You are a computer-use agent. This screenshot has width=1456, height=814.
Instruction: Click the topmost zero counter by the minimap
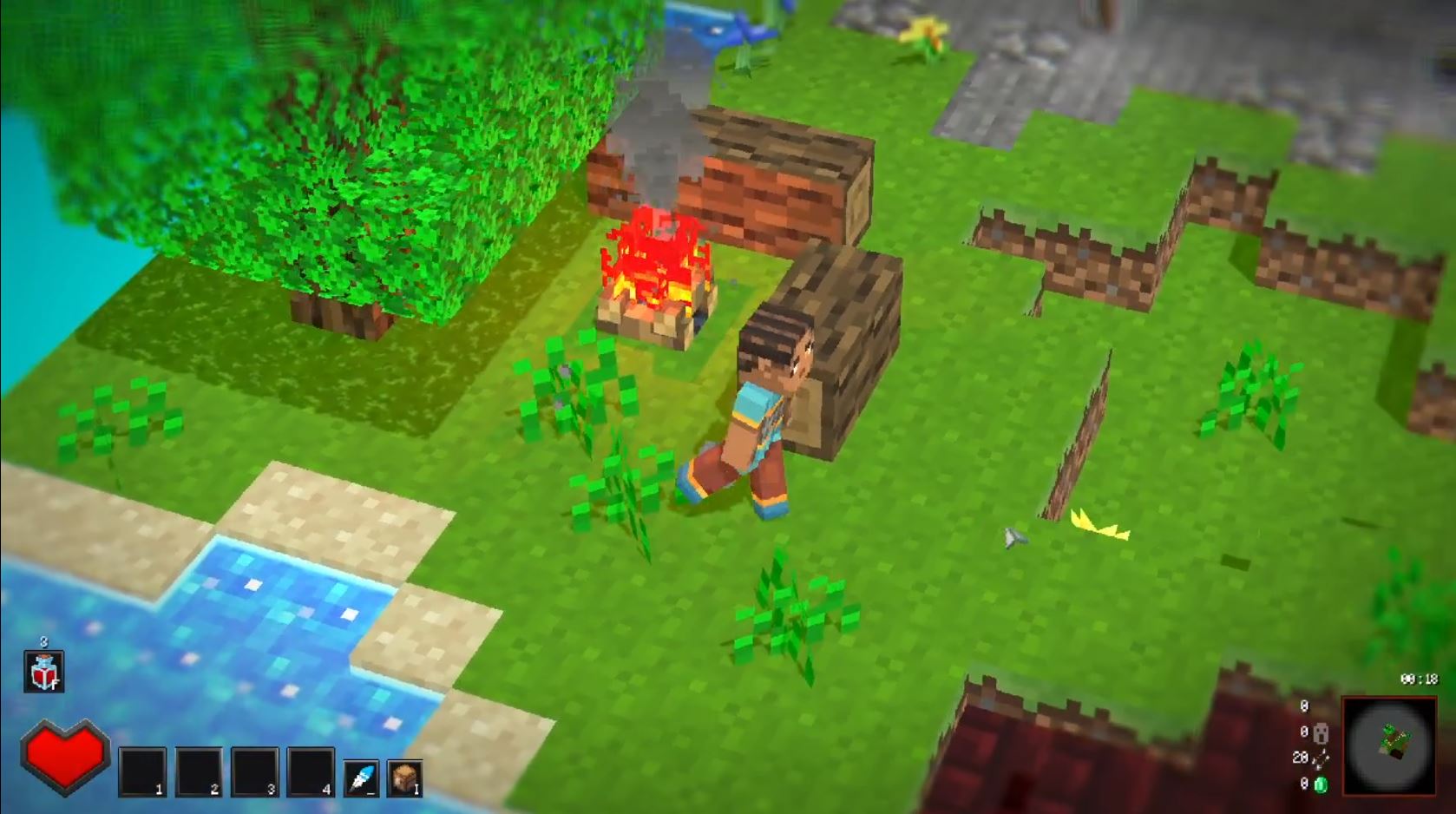pos(1304,705)
